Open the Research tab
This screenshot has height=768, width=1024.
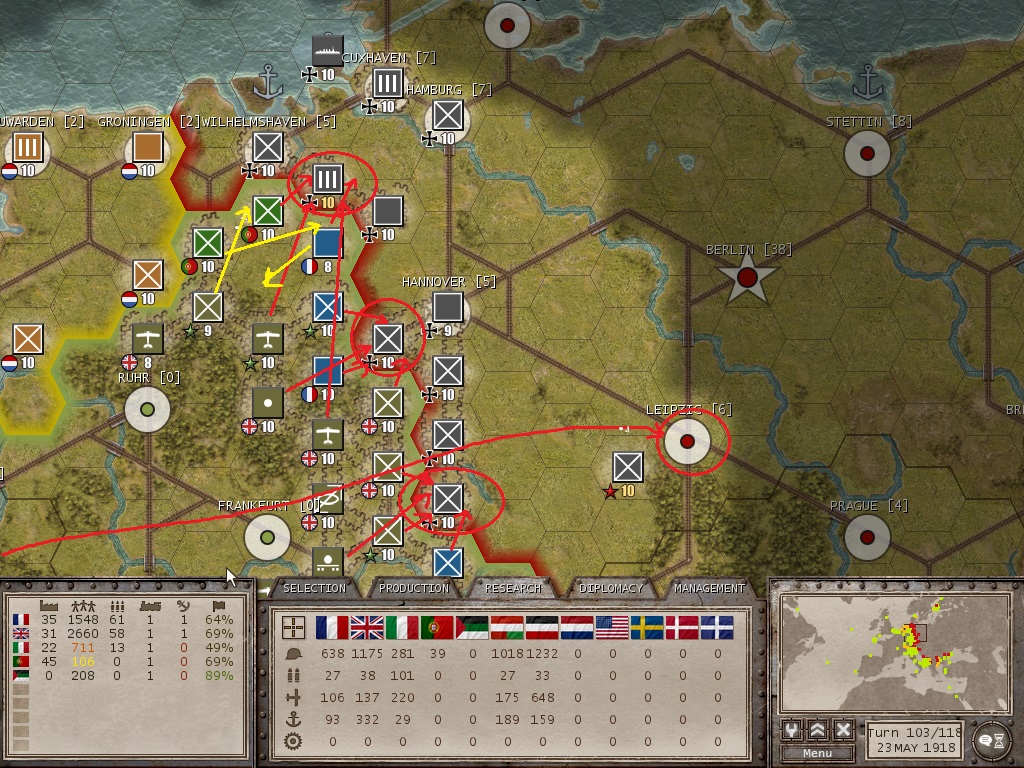click(x=512, y=588)
